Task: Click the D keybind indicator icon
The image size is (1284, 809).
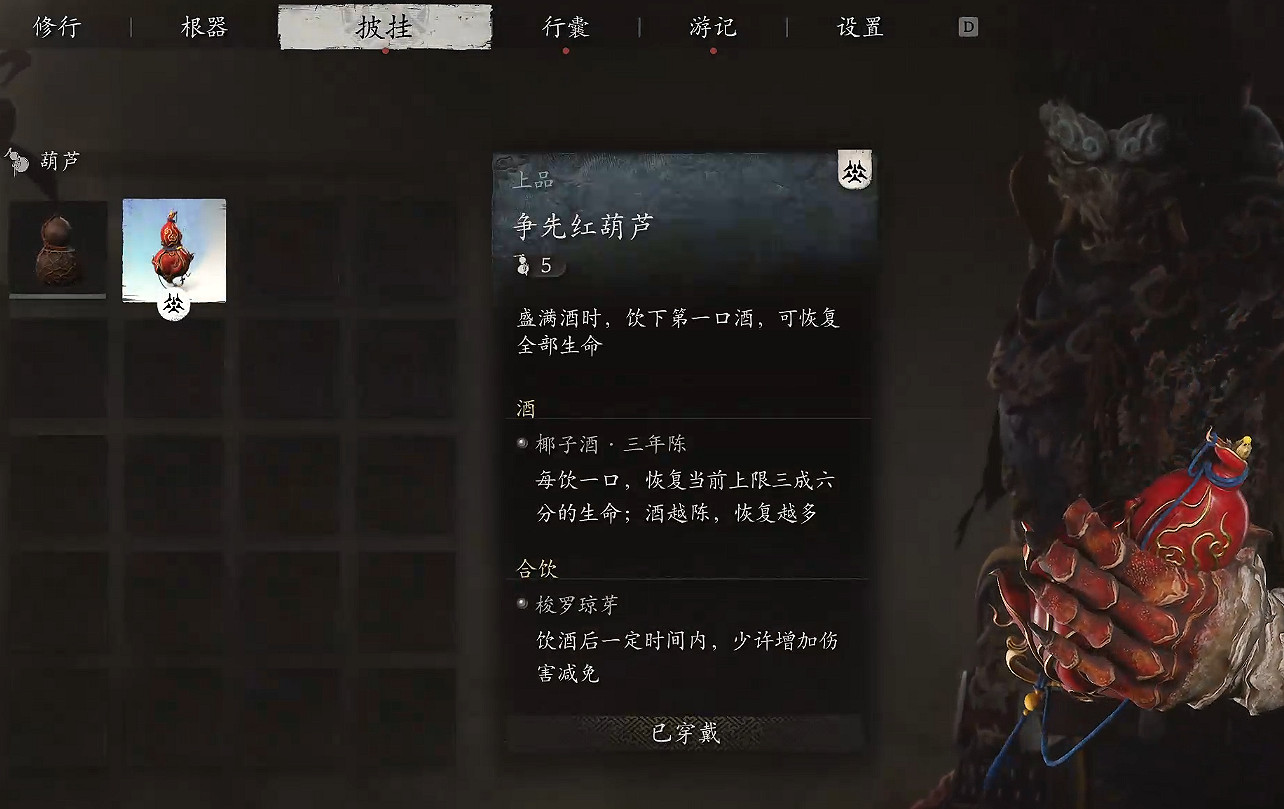Action: tap(966, 27)
